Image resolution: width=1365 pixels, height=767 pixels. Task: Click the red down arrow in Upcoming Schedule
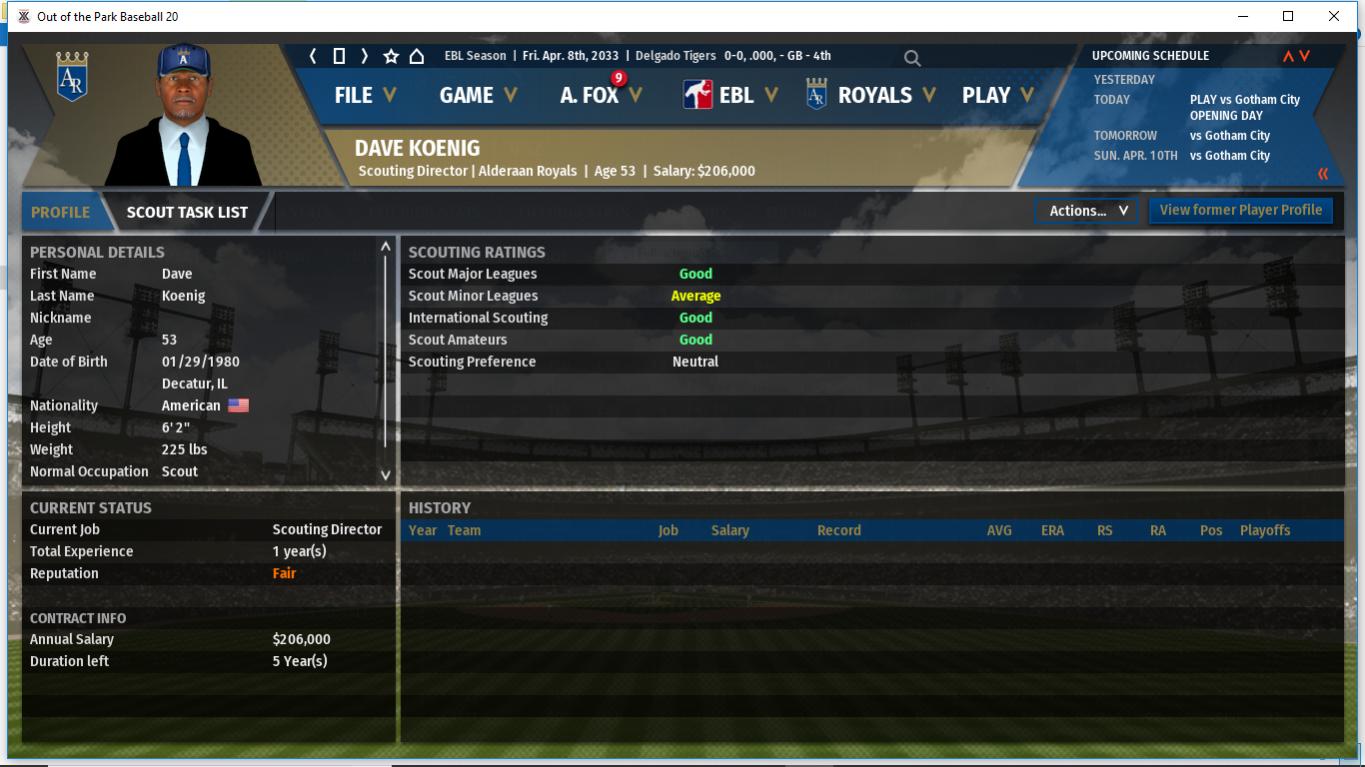click(1304, 56)
